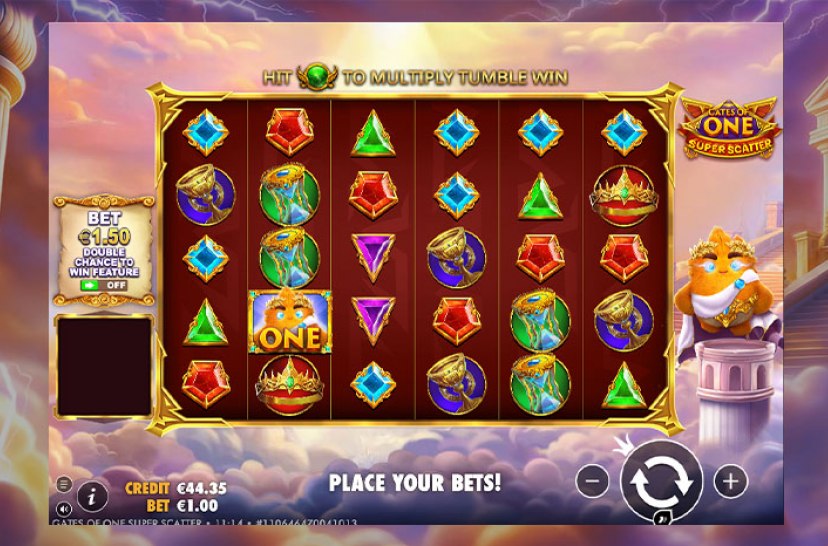Decrease the bet with the minus button
Image resolution: width=828 pixels, height=546 pixels.
(592, 481)
